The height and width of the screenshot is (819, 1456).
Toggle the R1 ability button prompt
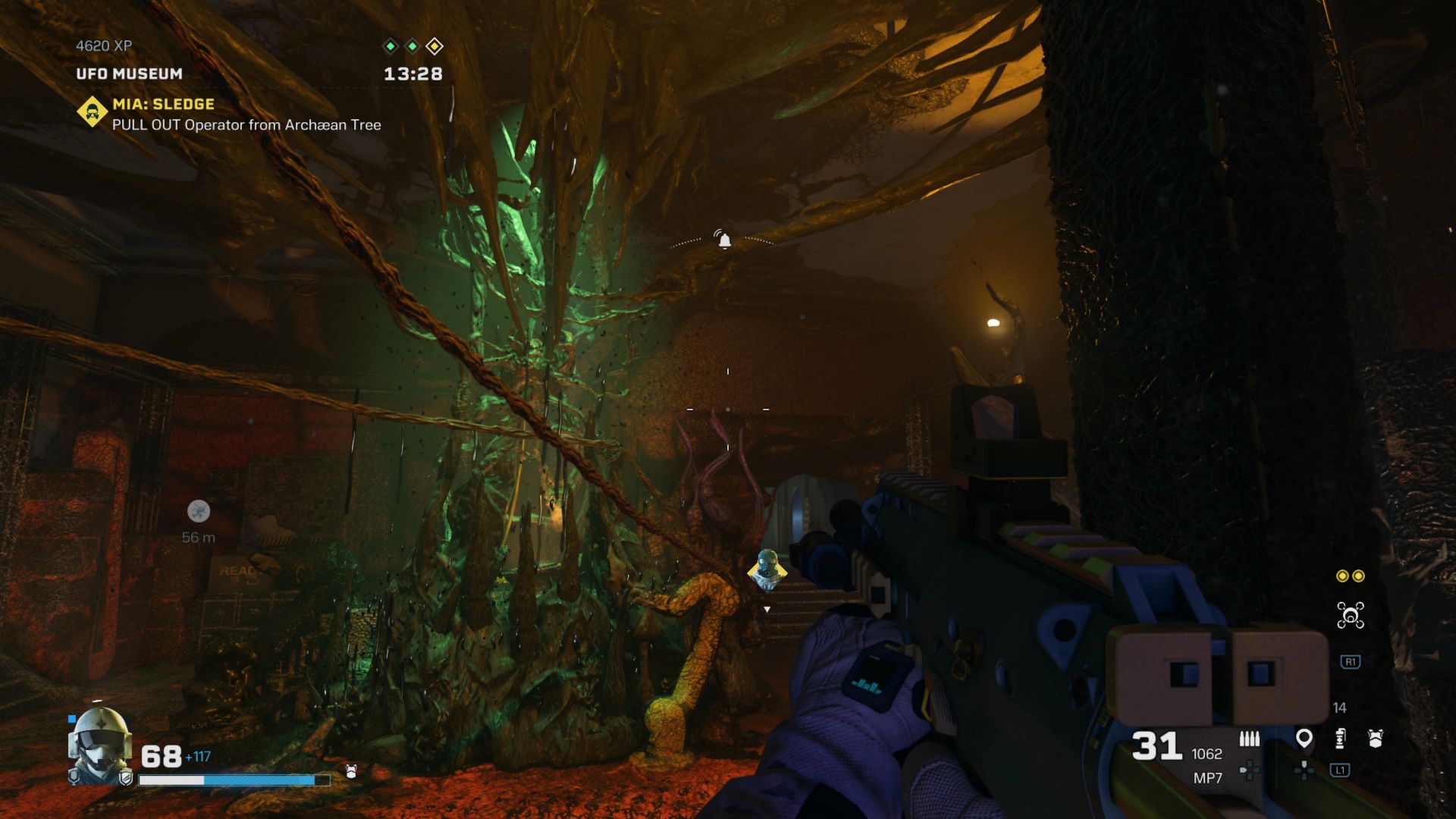pyautogui.click(x=1350, y=662)
